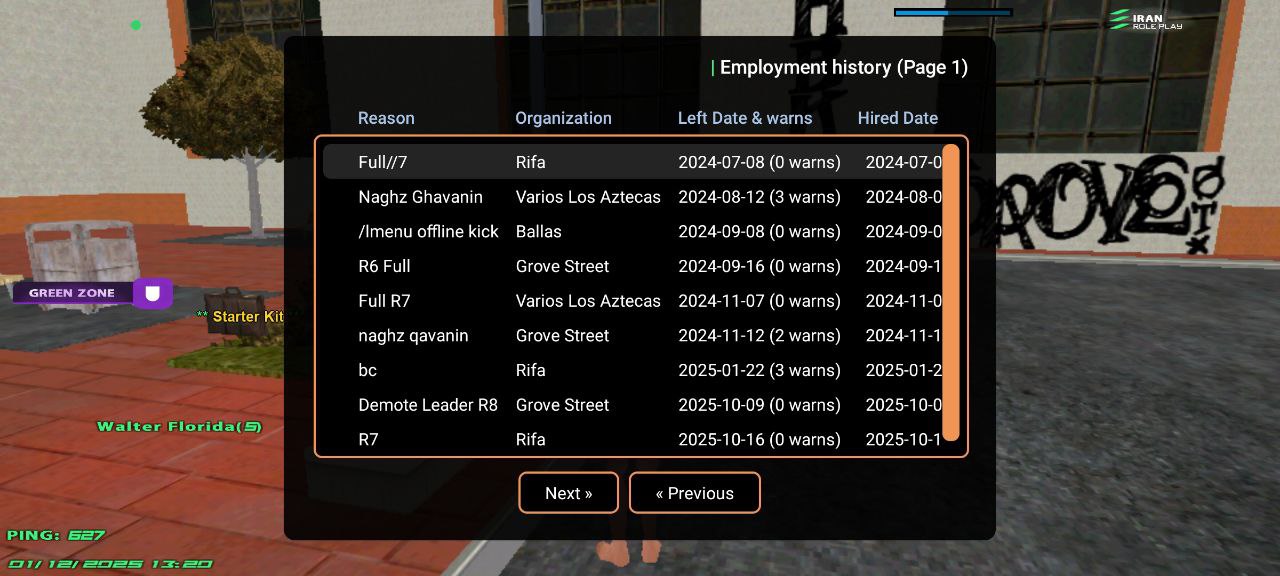
Task: Choose the /lmenu offline kick Ballas row
Action: [630, 231]
